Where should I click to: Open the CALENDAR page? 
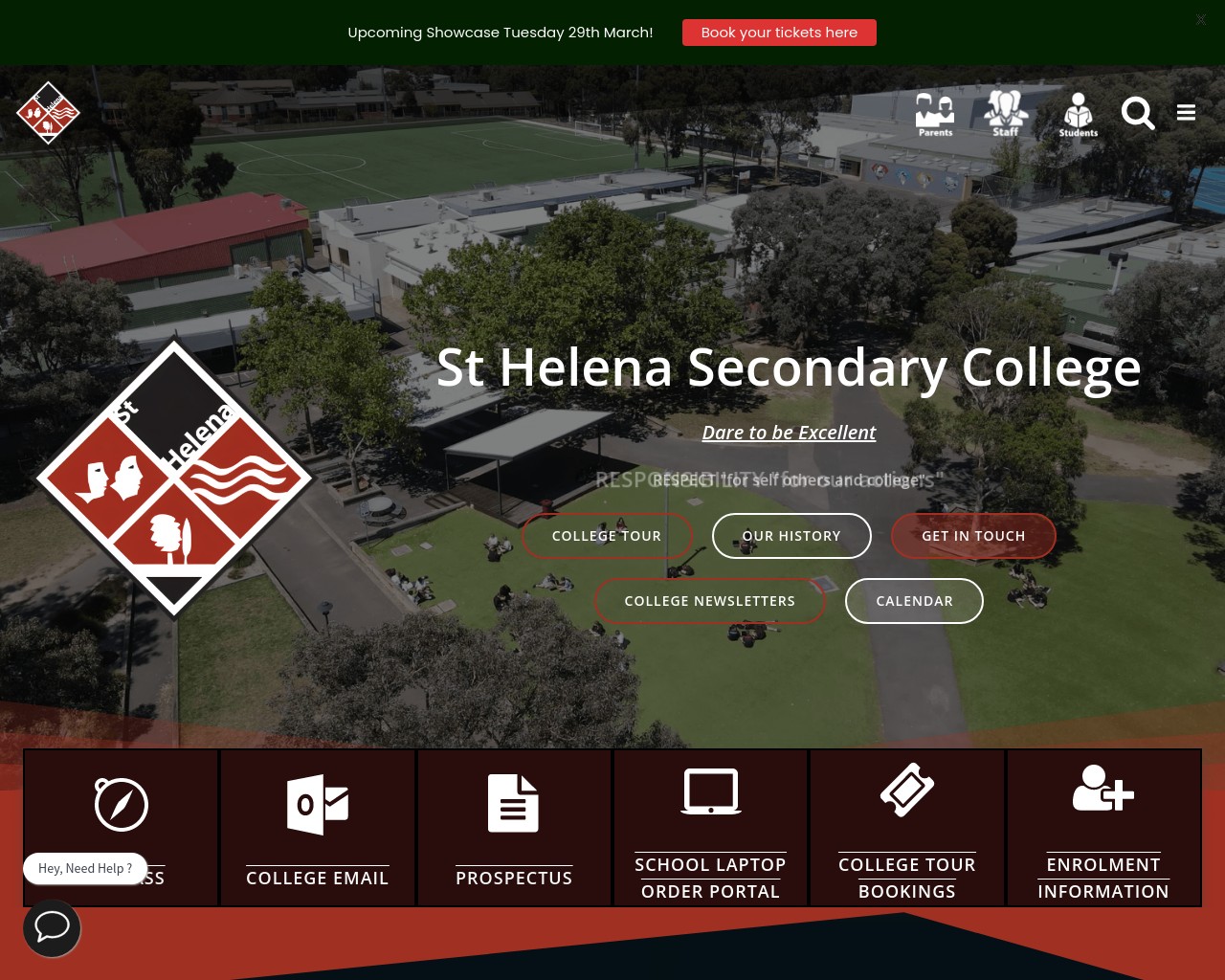point(914,600)
